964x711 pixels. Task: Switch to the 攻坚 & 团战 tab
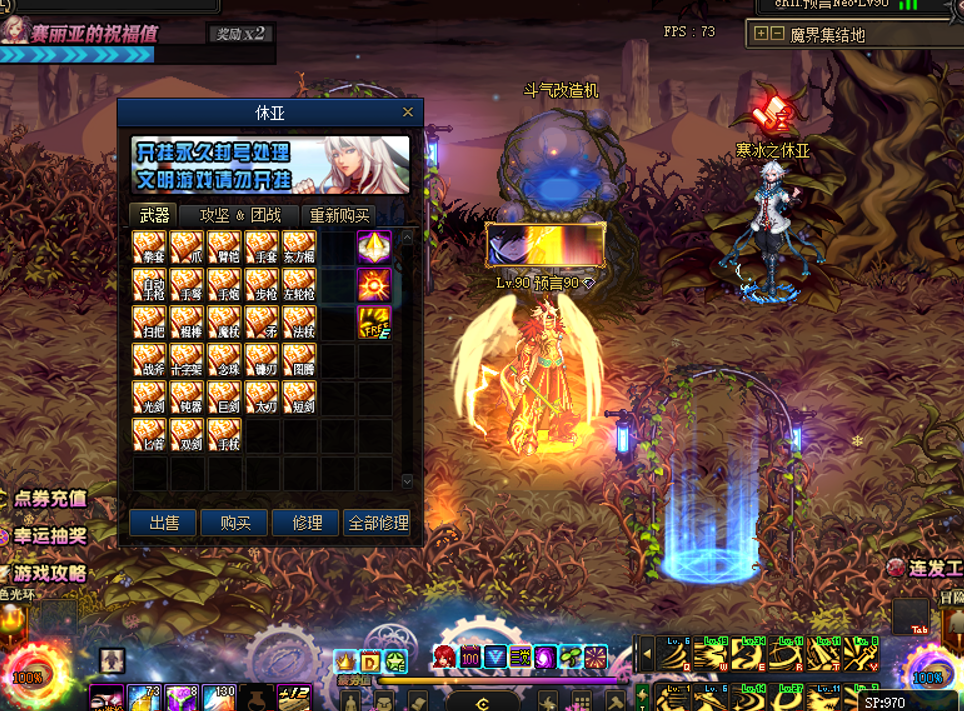pos(240,215)
